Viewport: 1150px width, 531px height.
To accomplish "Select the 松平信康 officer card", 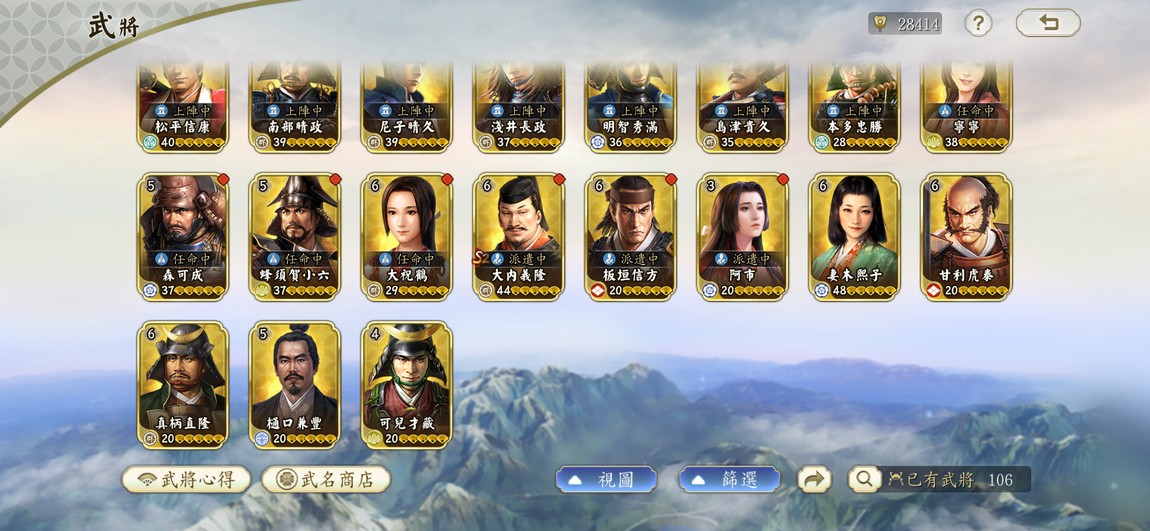I will pyautogui.click(x=183, y=105).
